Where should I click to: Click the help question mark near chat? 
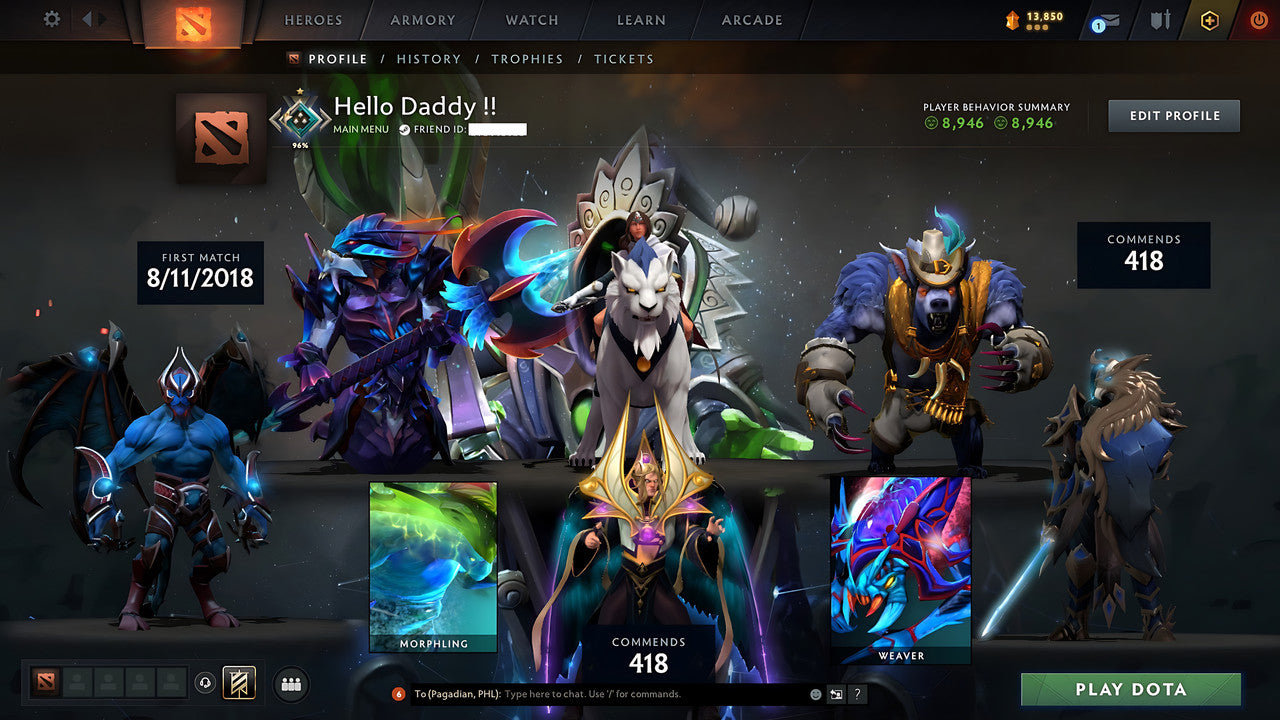(x=857, y=693)
